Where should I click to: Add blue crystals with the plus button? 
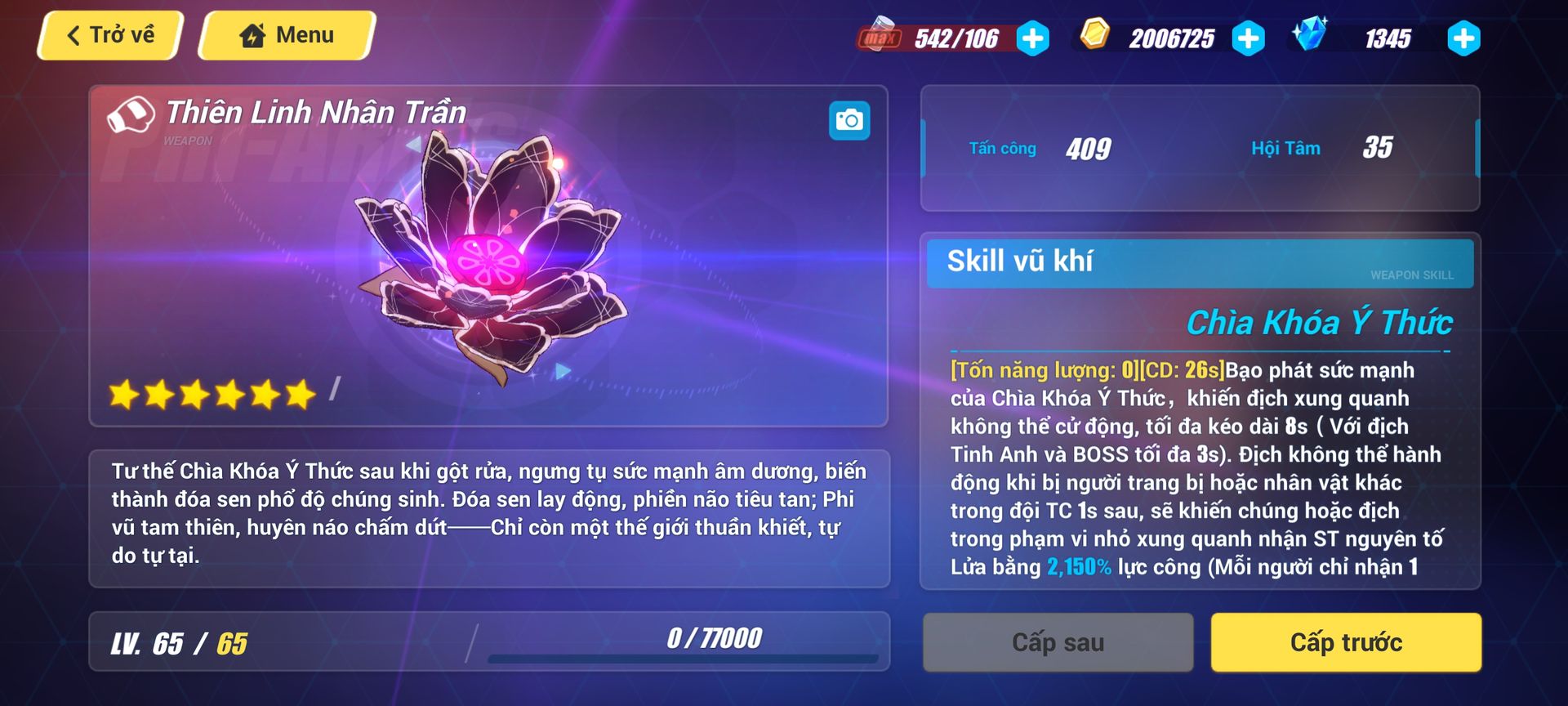pos(1463,38)
